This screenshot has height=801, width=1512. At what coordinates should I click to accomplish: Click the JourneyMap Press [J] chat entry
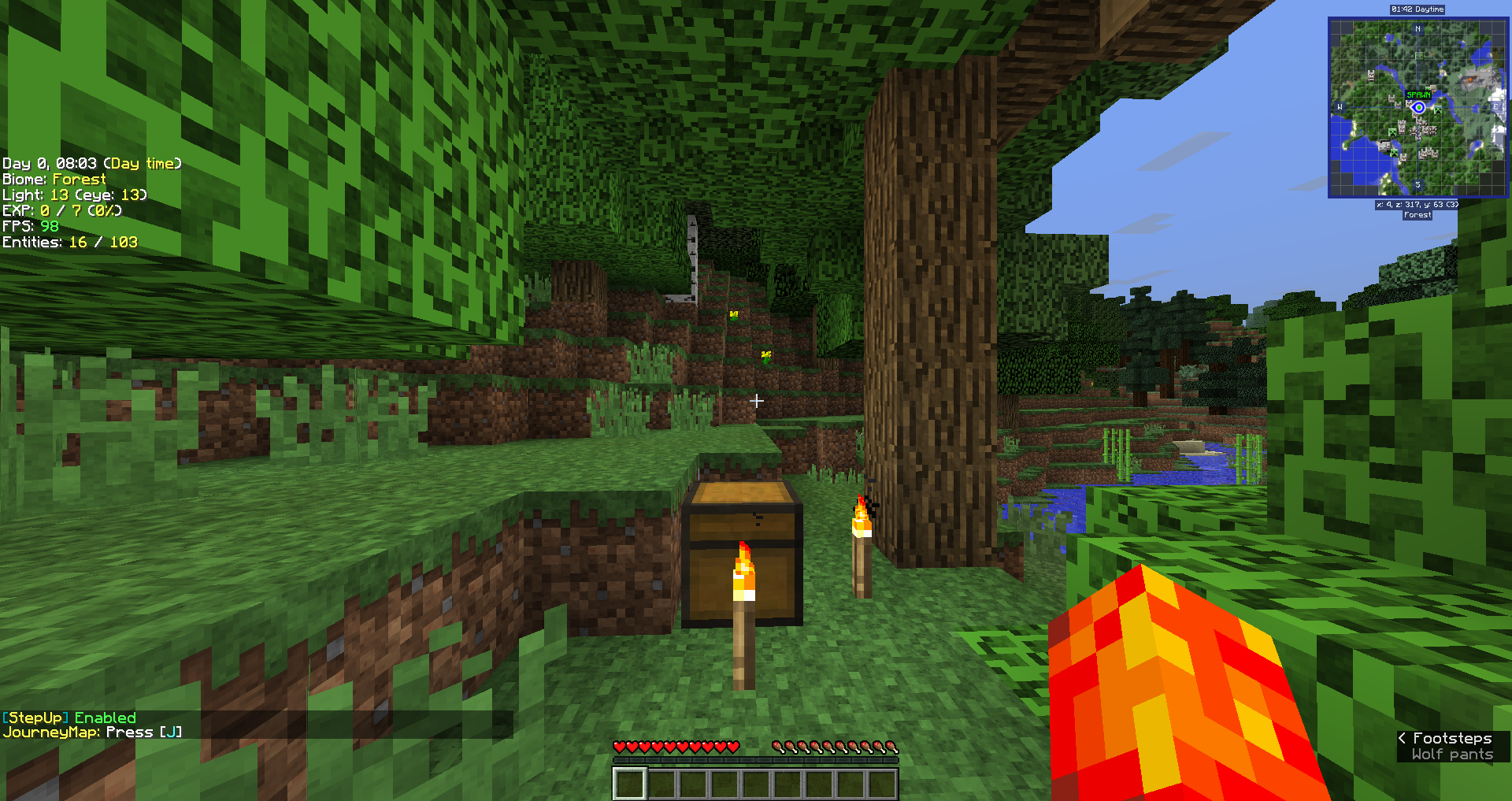92,732
